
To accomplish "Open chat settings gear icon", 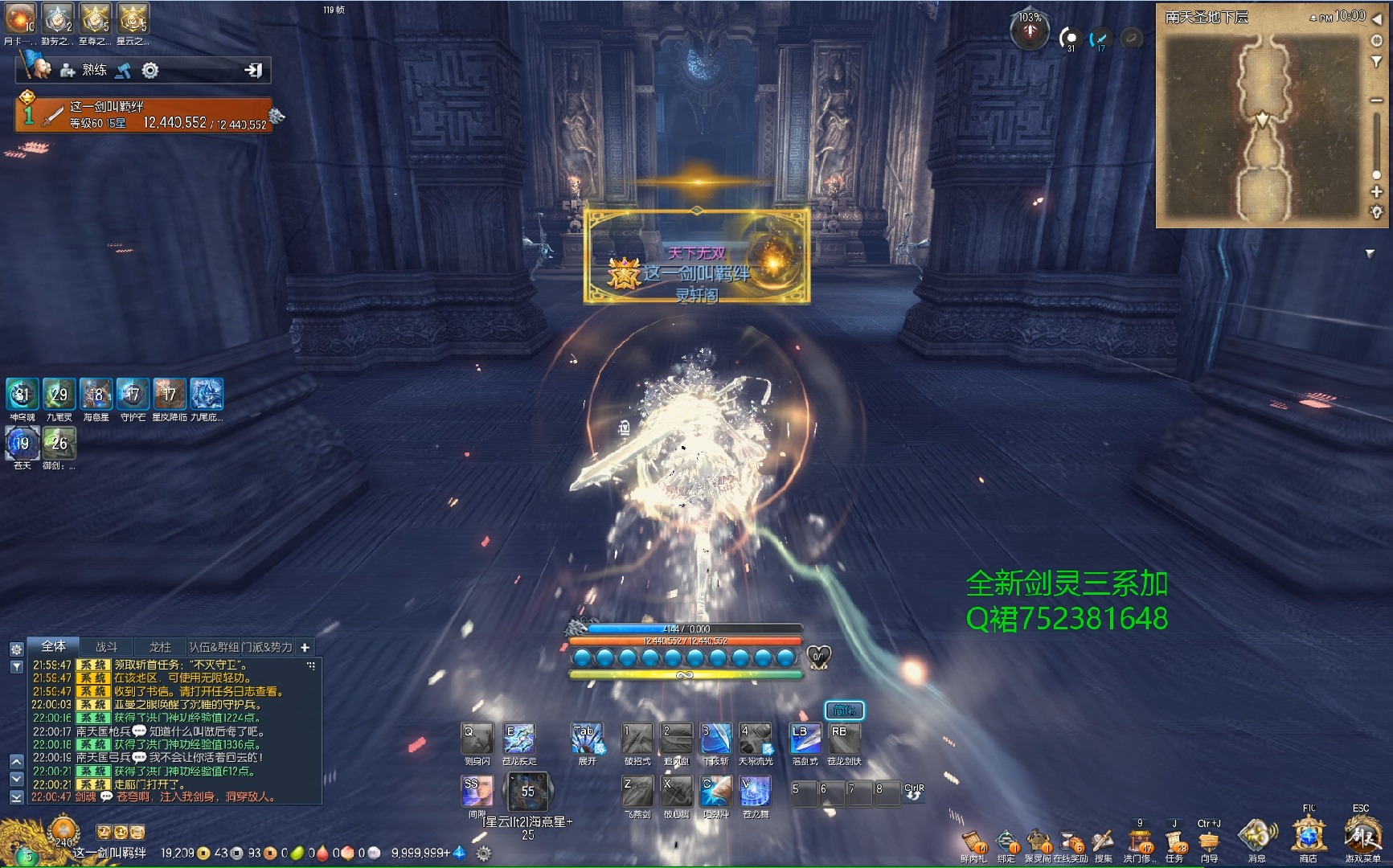I will [x=16, y=649].
